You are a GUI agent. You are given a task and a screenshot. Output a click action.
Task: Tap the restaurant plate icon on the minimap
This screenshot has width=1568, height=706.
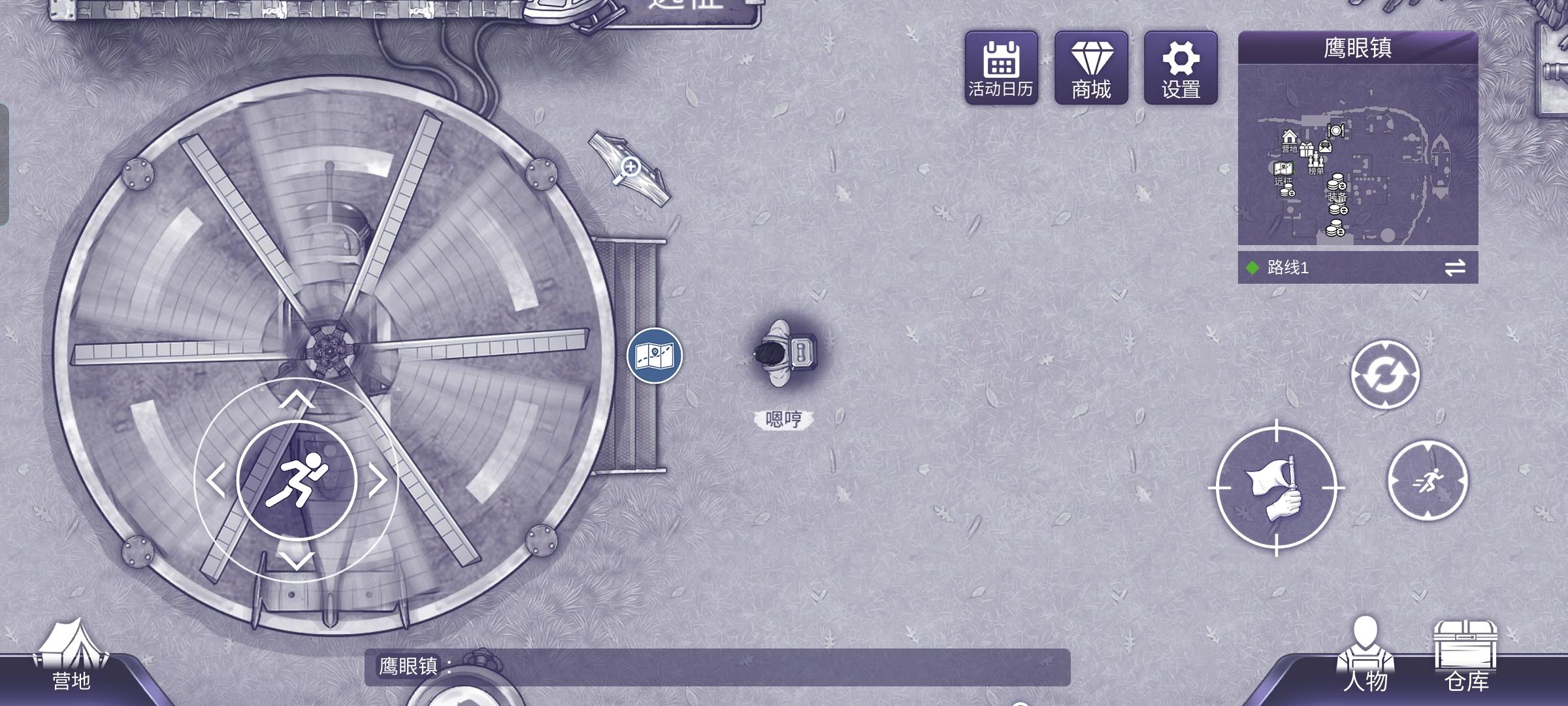1337,131
